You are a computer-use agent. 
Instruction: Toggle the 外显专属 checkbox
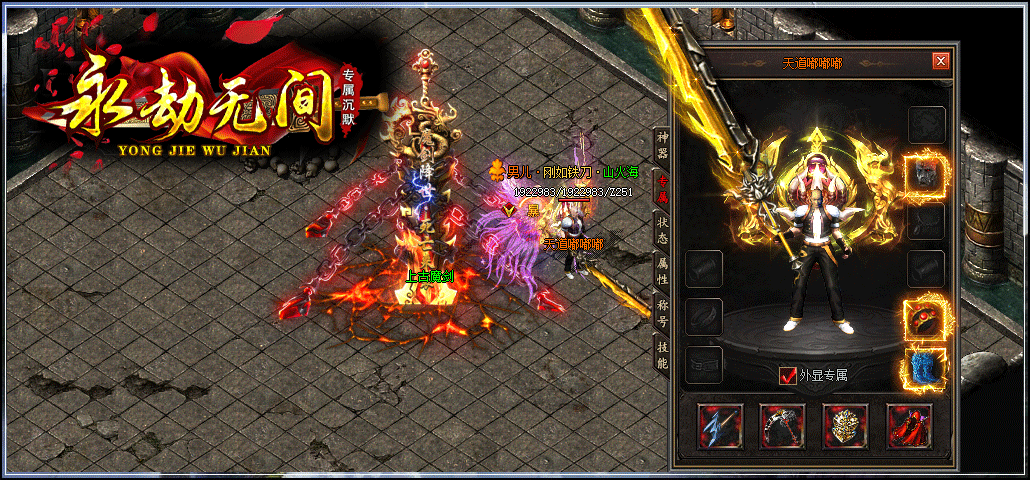[x=788, y=376]
